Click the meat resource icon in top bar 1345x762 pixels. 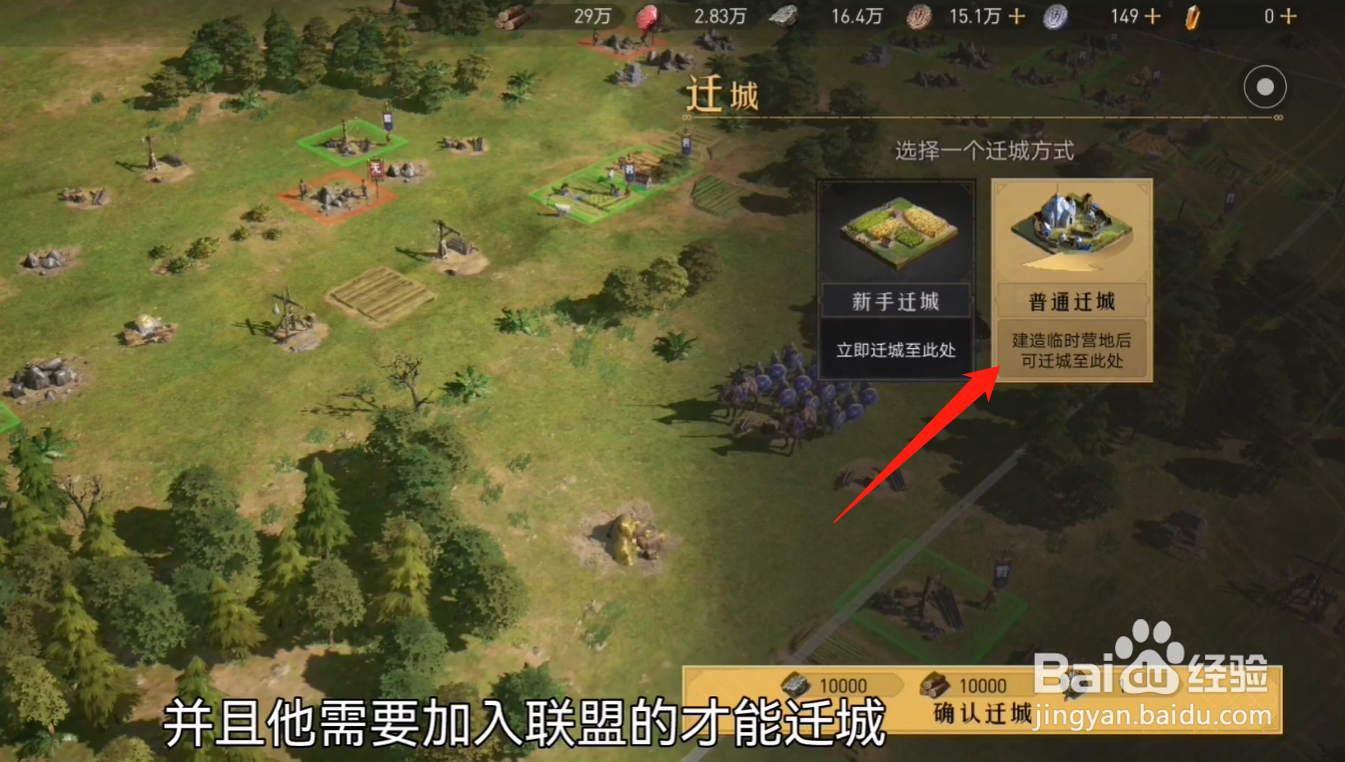[x=648, y=16]
